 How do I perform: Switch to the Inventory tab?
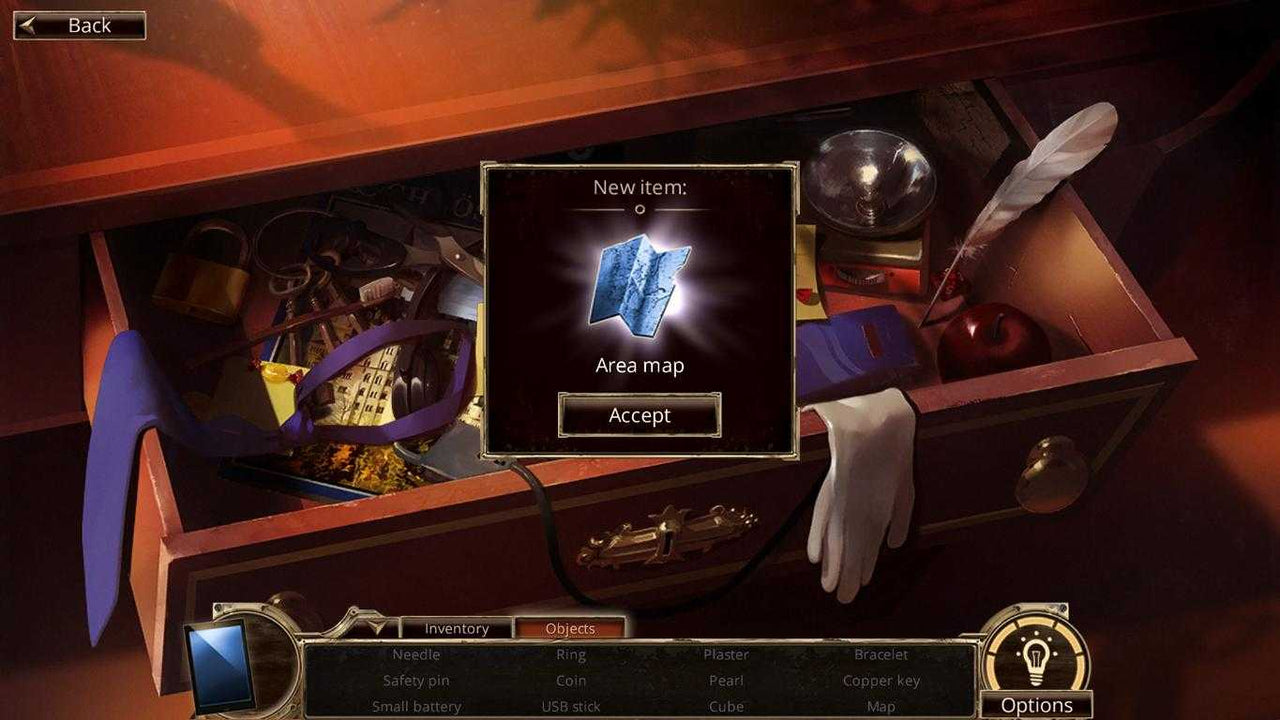tap(458, 628)
